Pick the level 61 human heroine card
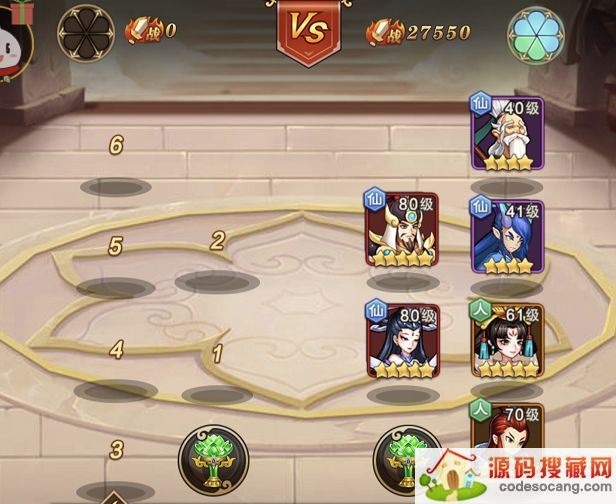The image size is (616, 504). tap(506, 340)
